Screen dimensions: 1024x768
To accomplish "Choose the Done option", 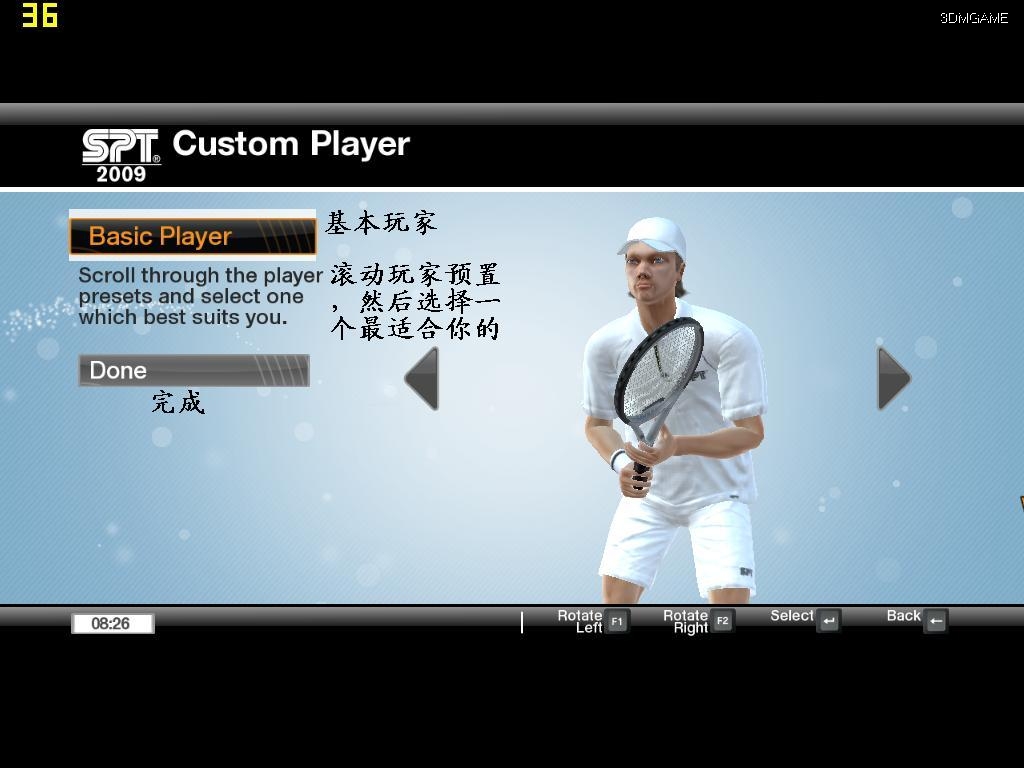I will (x=193, y=370).
